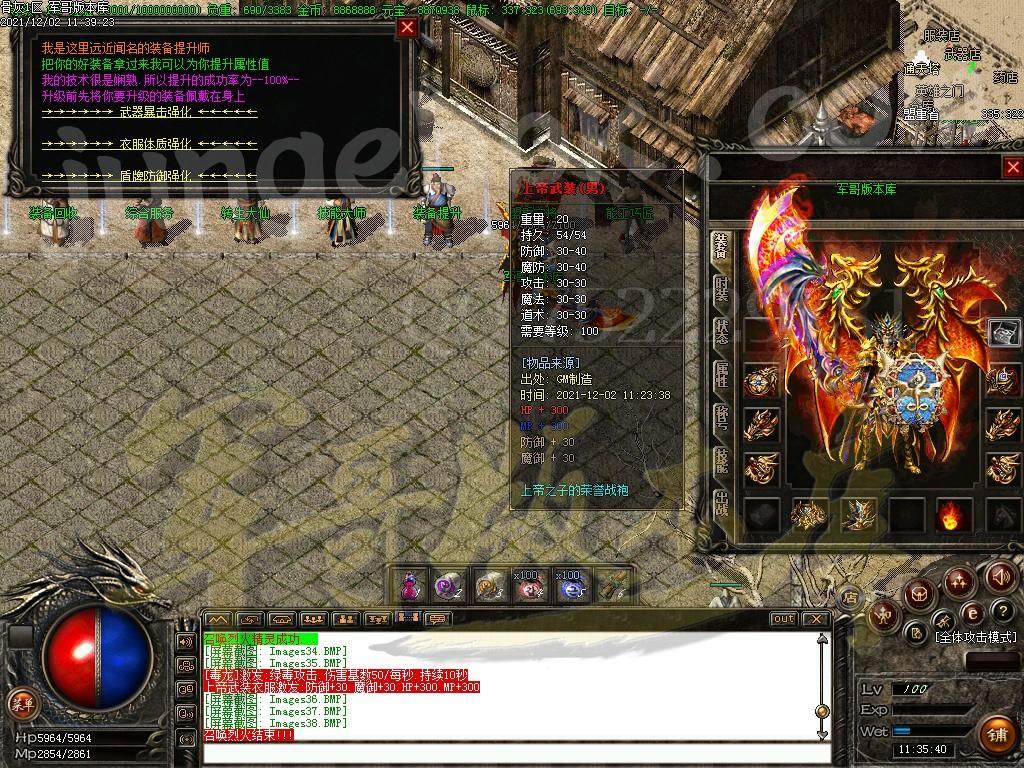Select the 衣服体质强化 armor upgrade option
This screenshot has height=768, width=1024.
click(149, 144)
